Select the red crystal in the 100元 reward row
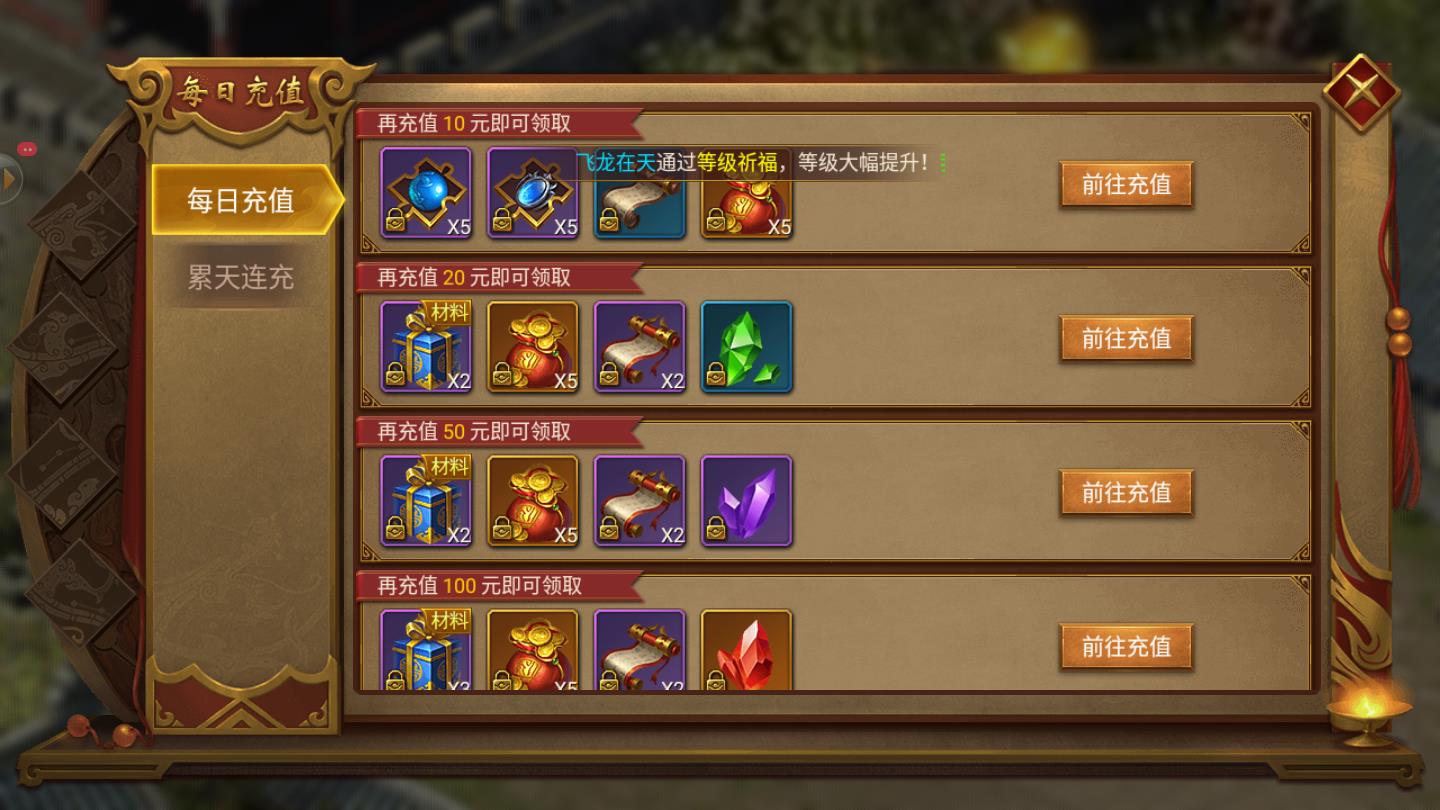This screenshot has height=810, width=1440. (x=746, y=650)
